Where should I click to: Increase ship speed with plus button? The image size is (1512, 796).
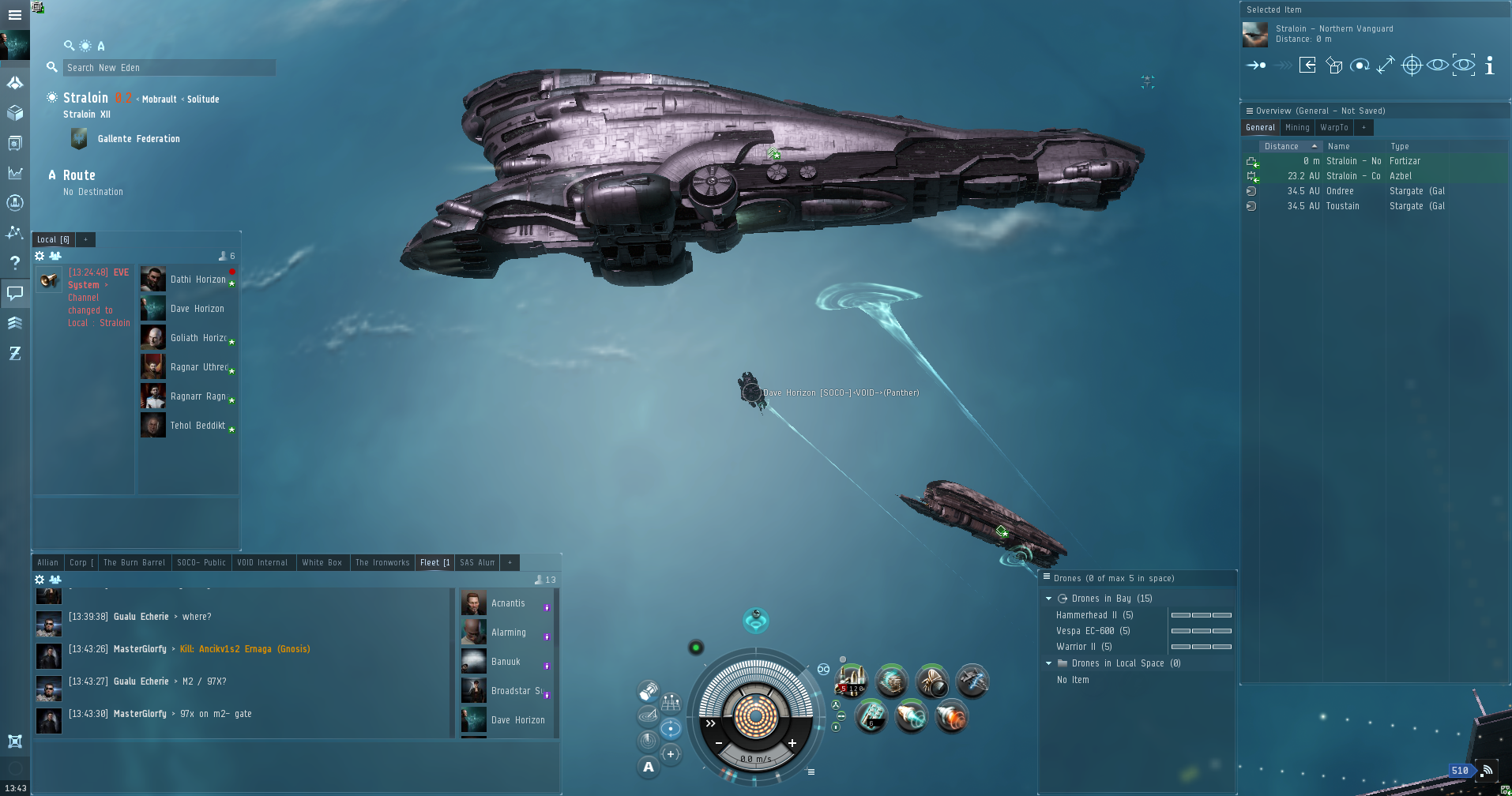[792, 743]
